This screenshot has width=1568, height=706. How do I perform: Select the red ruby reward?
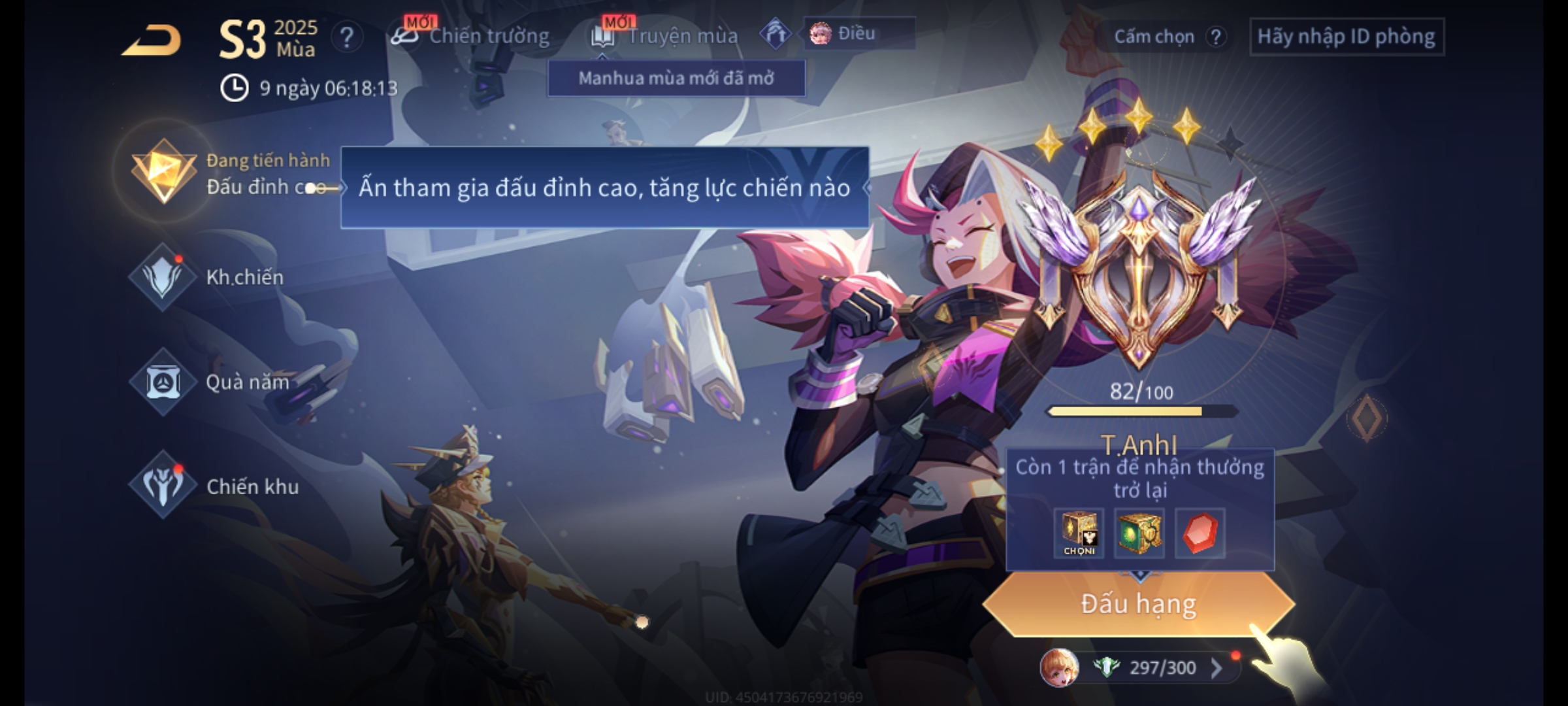[1200, 533]
